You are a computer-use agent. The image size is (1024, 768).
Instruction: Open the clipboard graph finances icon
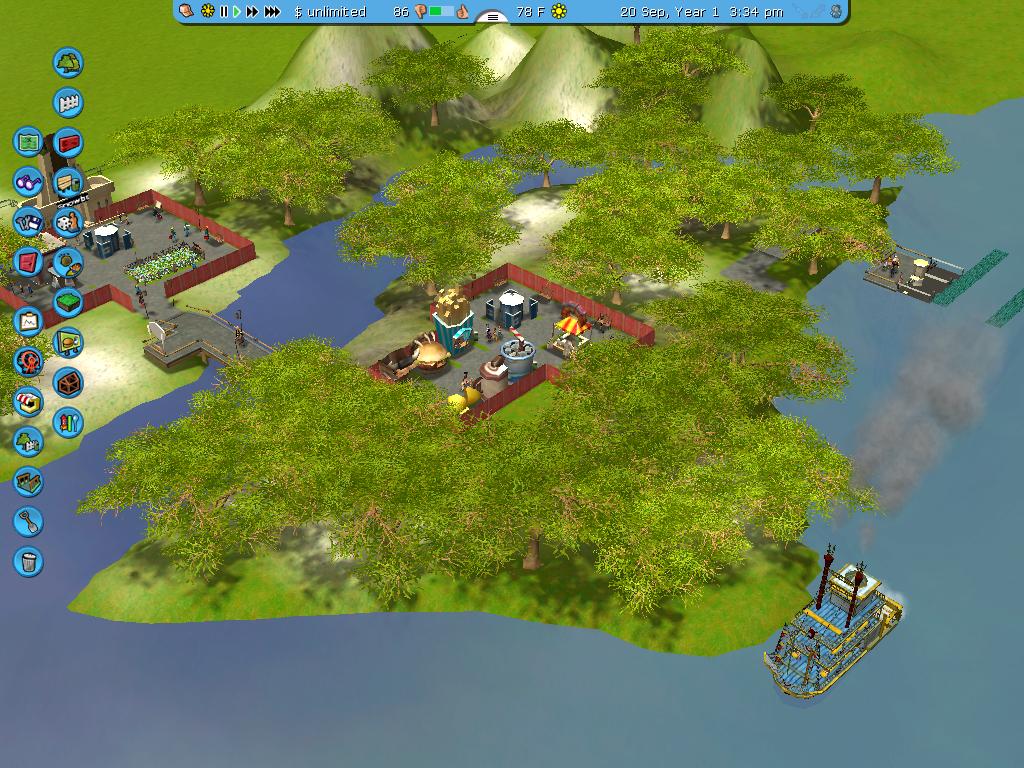[28, 321]
